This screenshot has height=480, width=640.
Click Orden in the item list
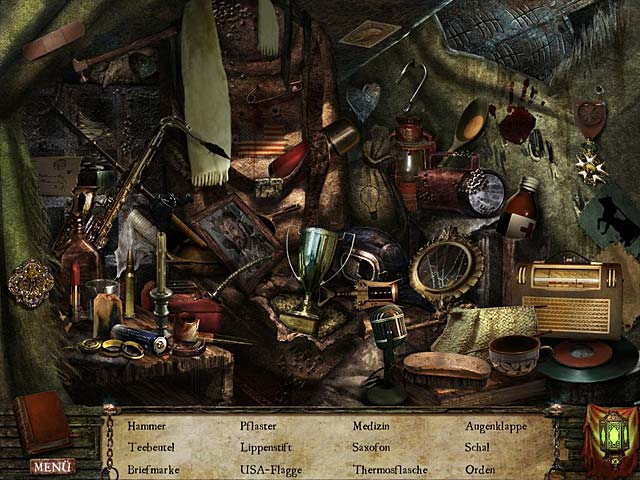coord(480,468)
